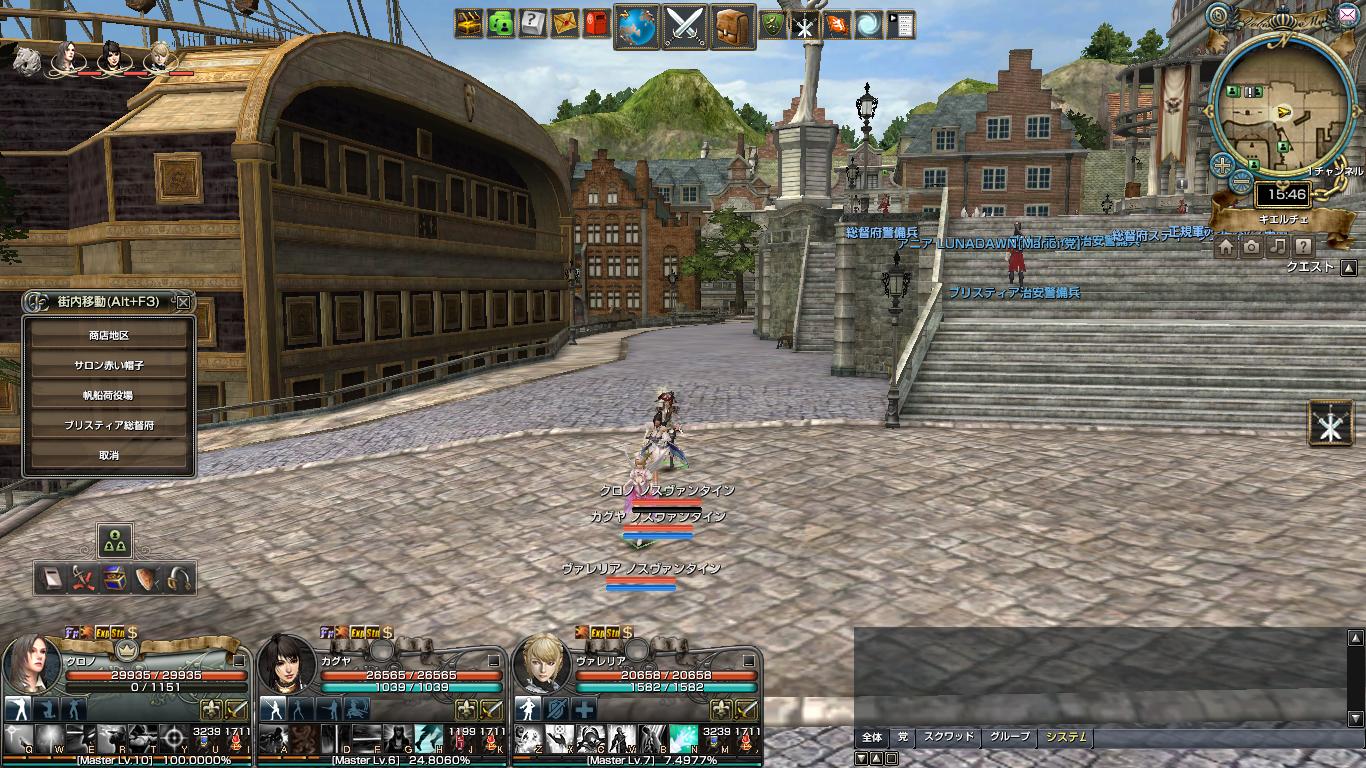Toggle the music note button
The height and width of the screenshot is (768, 1366).
(x=1277, y=246)
